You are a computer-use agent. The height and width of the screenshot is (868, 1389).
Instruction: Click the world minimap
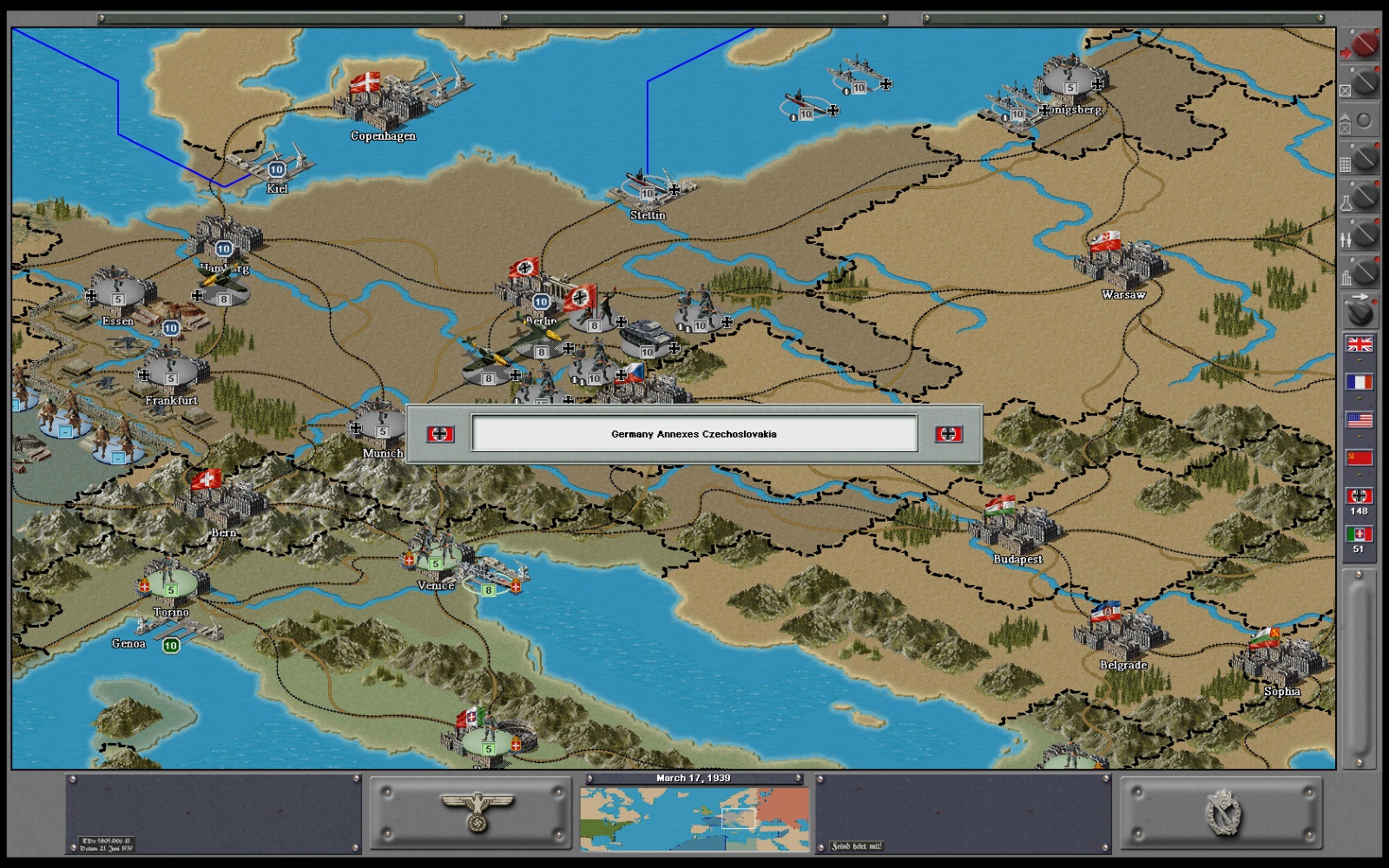tap(694, 819)
